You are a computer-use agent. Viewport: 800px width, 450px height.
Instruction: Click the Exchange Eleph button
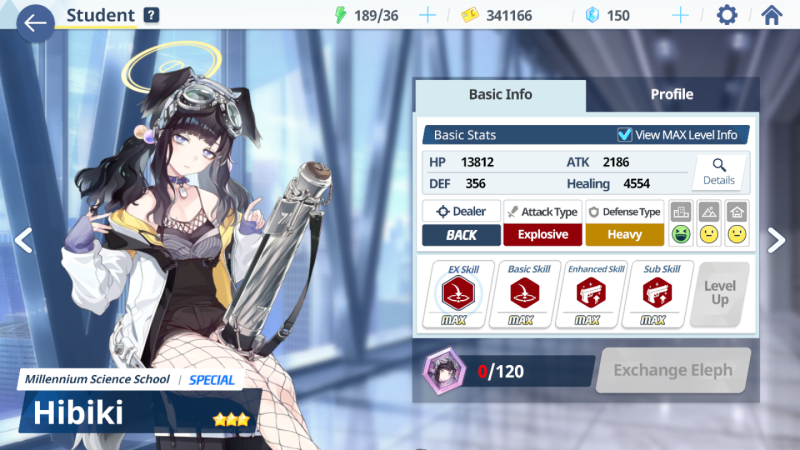pyautogui.click(x=672, y=371)
